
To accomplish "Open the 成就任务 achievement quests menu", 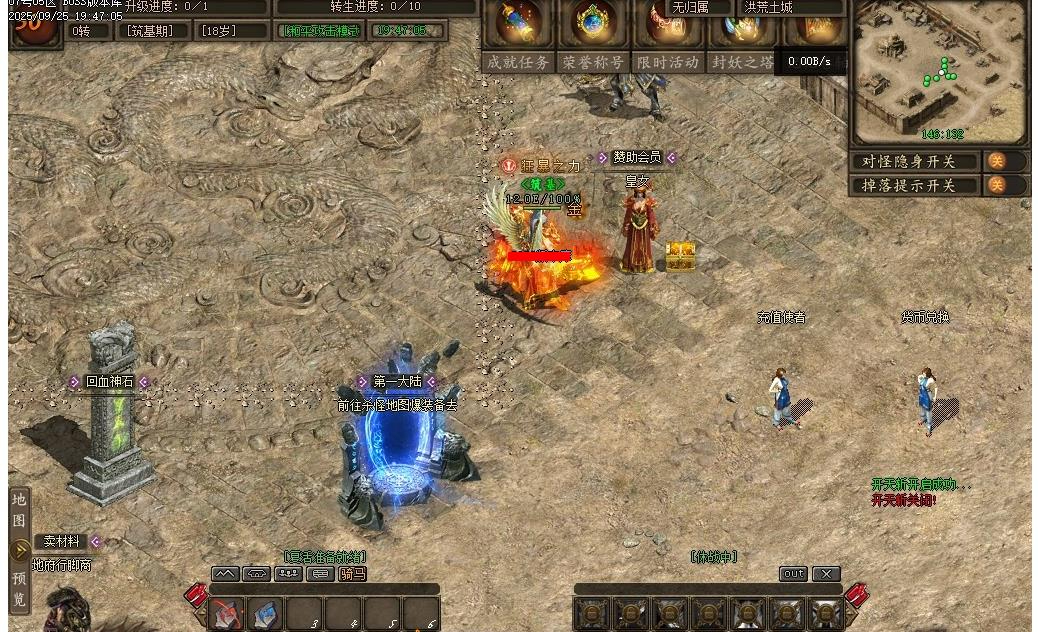I will point(518,62).
